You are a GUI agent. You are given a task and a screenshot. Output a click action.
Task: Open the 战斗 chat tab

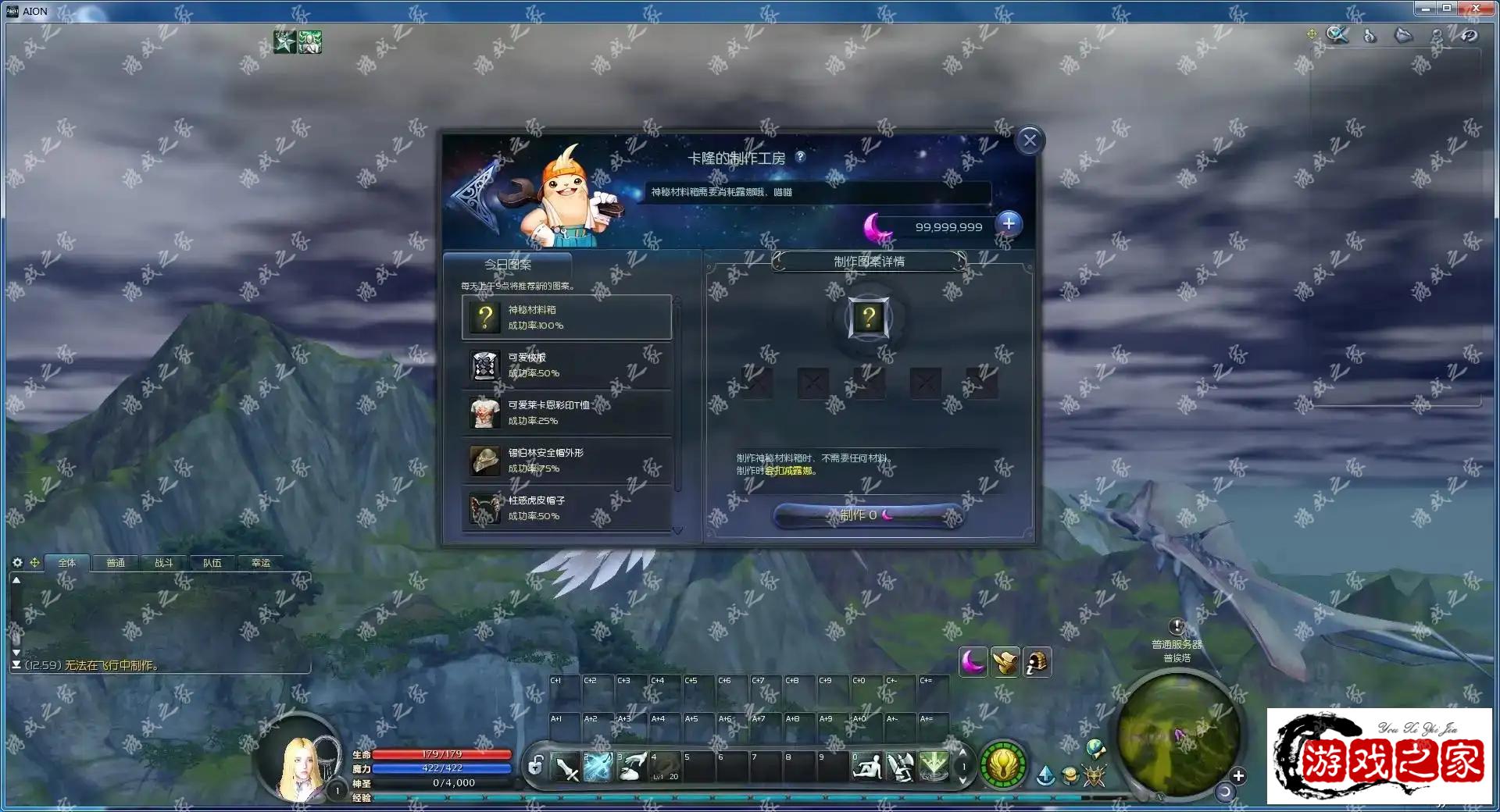(x=164, y=563)
